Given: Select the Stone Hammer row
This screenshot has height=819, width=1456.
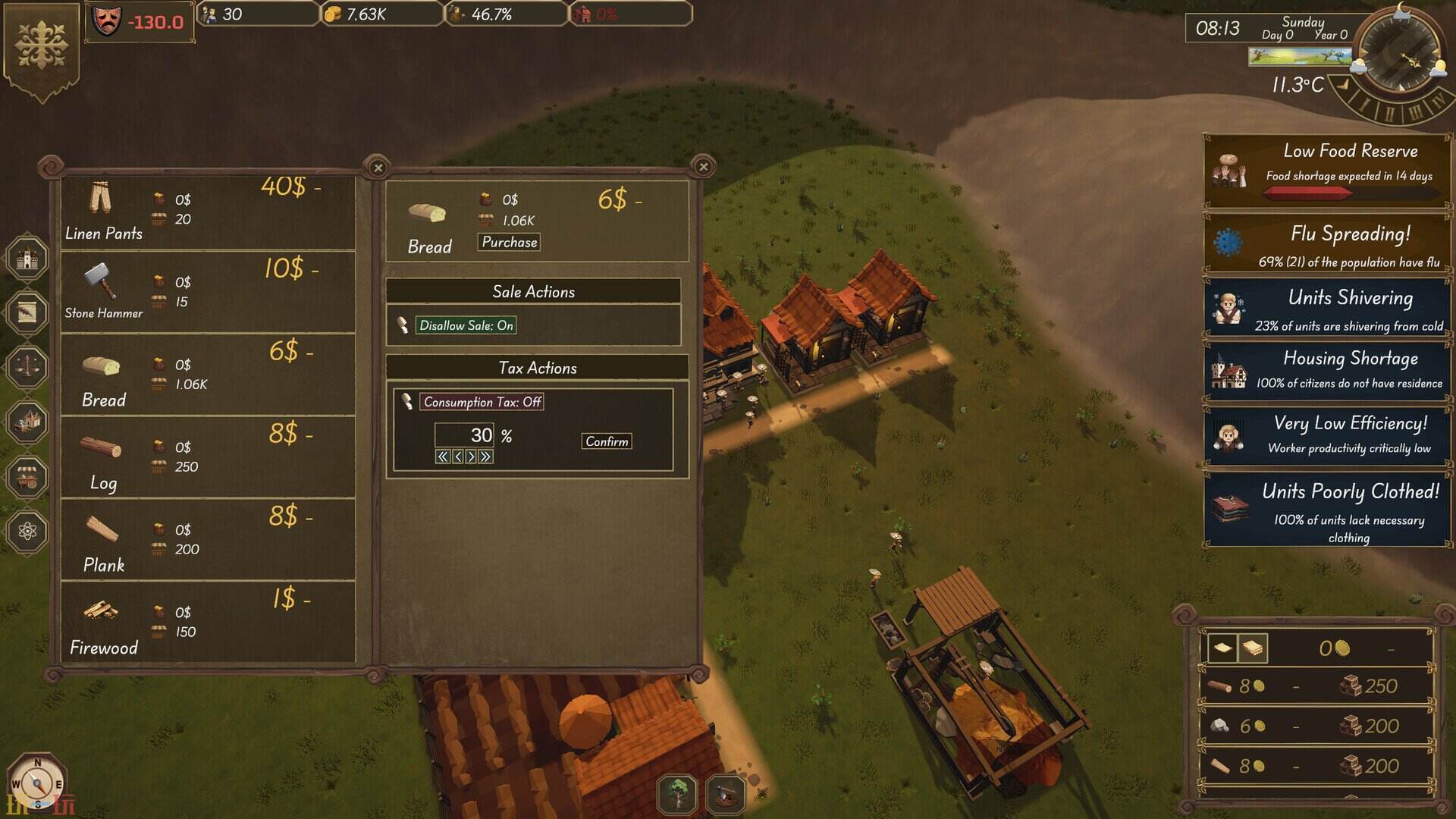Looking at the screenshot, I should [x=208, y=293].
